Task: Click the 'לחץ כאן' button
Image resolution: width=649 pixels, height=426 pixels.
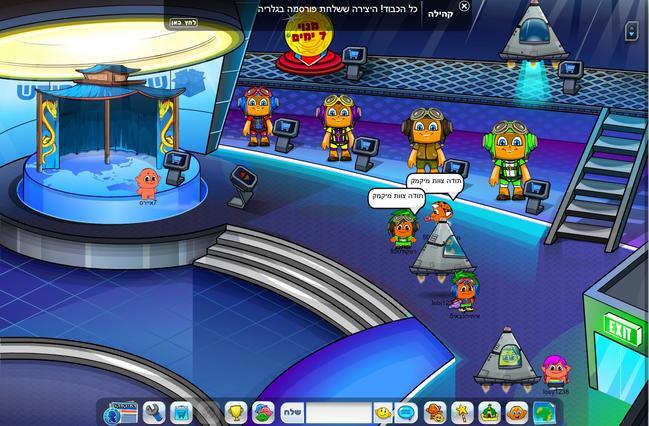Action: pyautogui.click(x=180, y=24)
